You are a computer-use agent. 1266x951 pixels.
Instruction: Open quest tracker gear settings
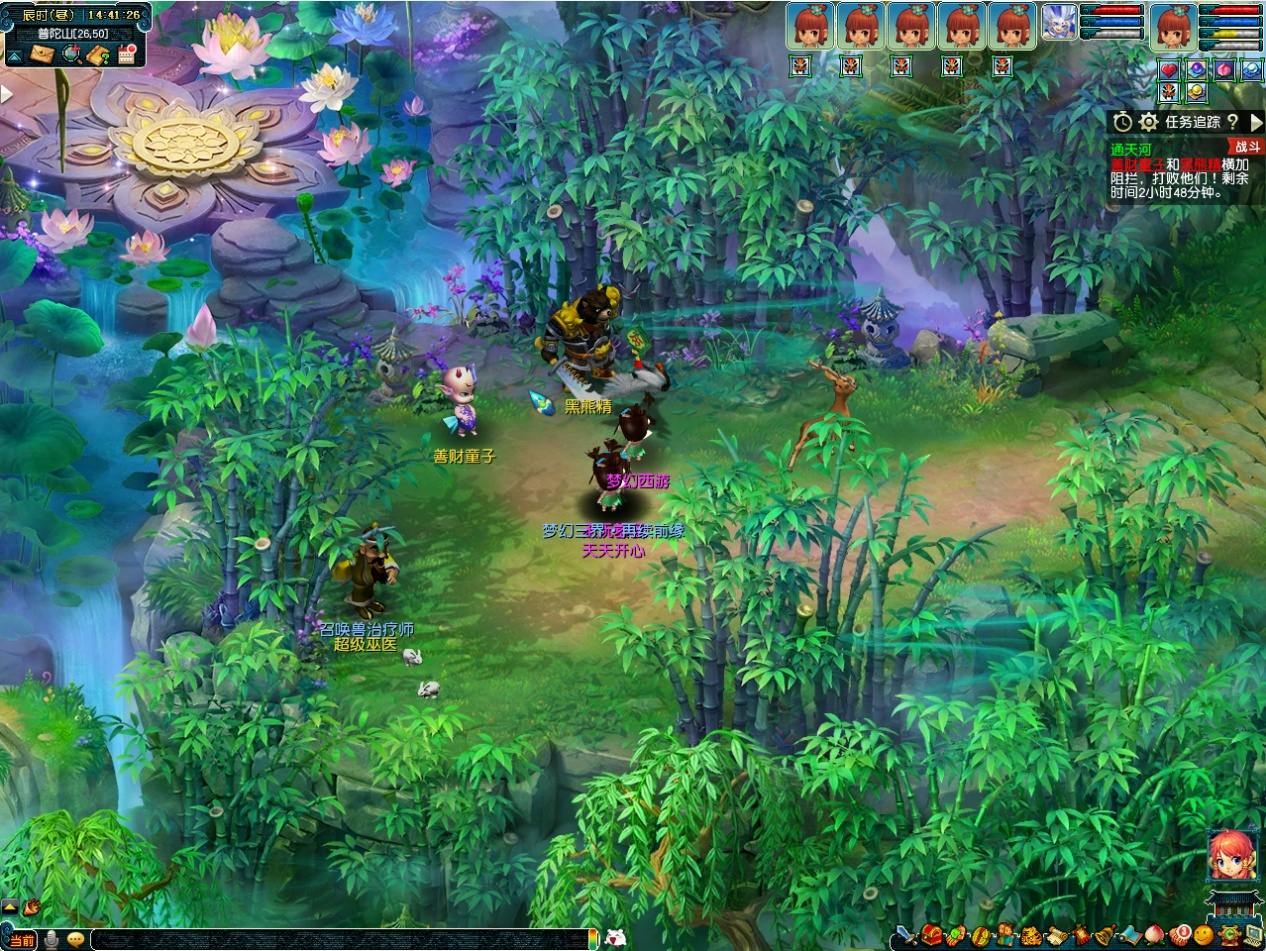tap(1149, 122)
